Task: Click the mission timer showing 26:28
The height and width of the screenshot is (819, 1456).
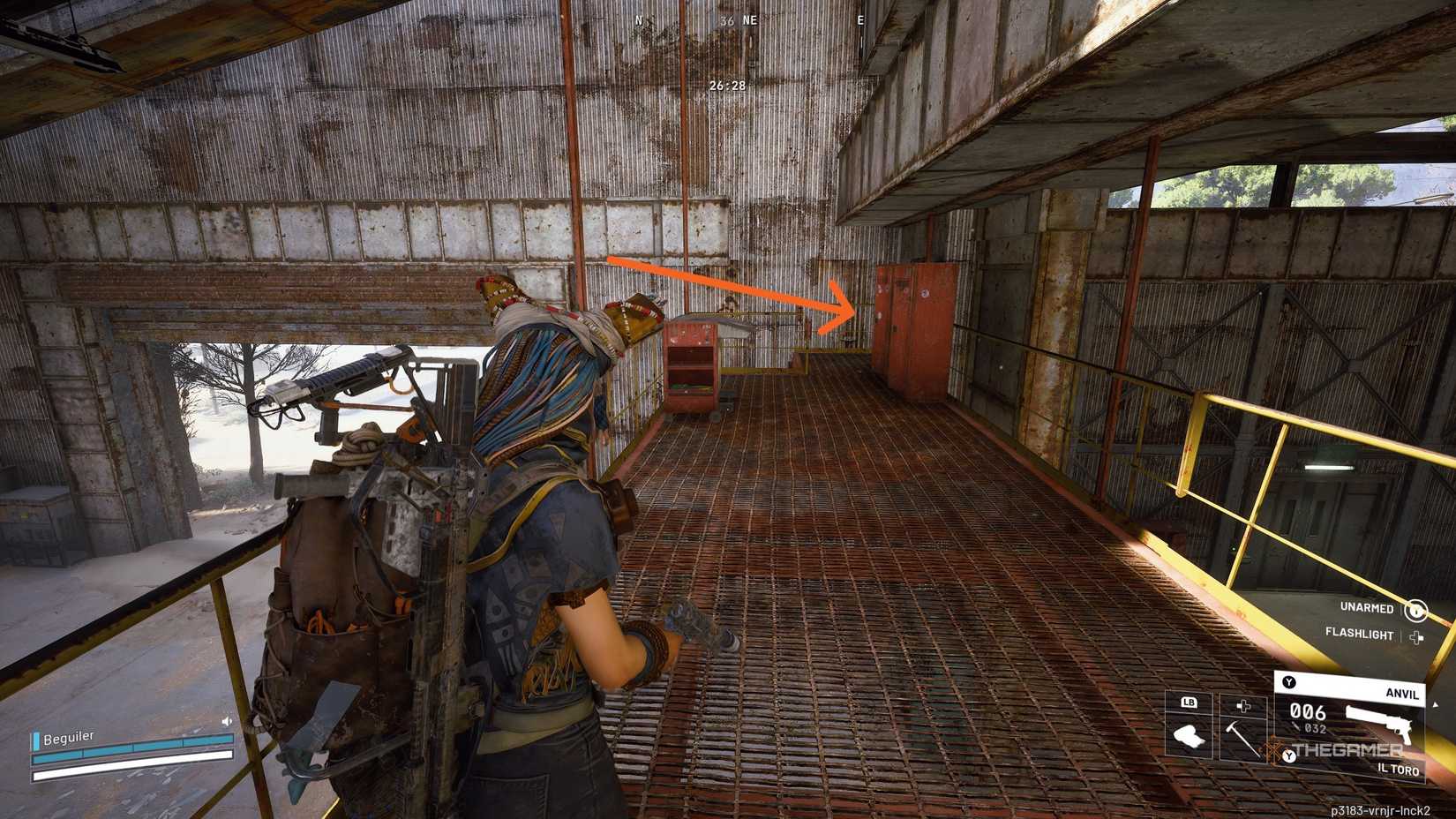Action: click(728, 86)
